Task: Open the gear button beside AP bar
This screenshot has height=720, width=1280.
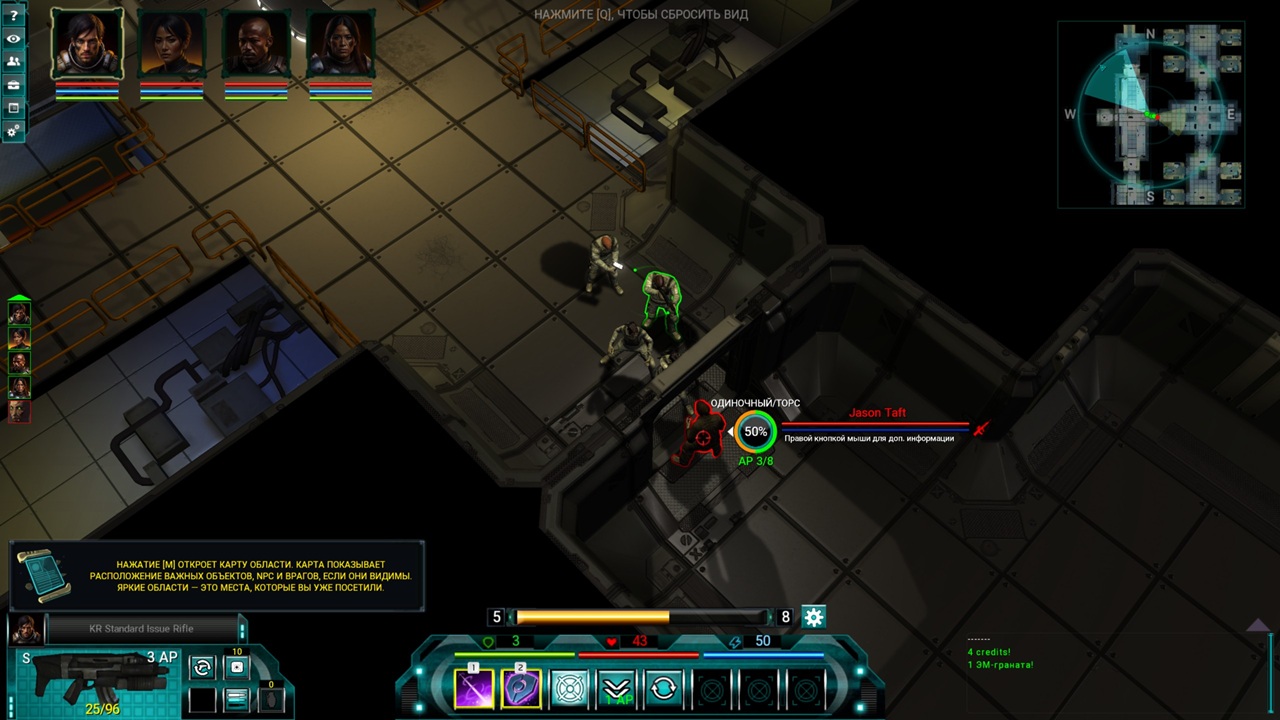Action: tap(814, 617)
